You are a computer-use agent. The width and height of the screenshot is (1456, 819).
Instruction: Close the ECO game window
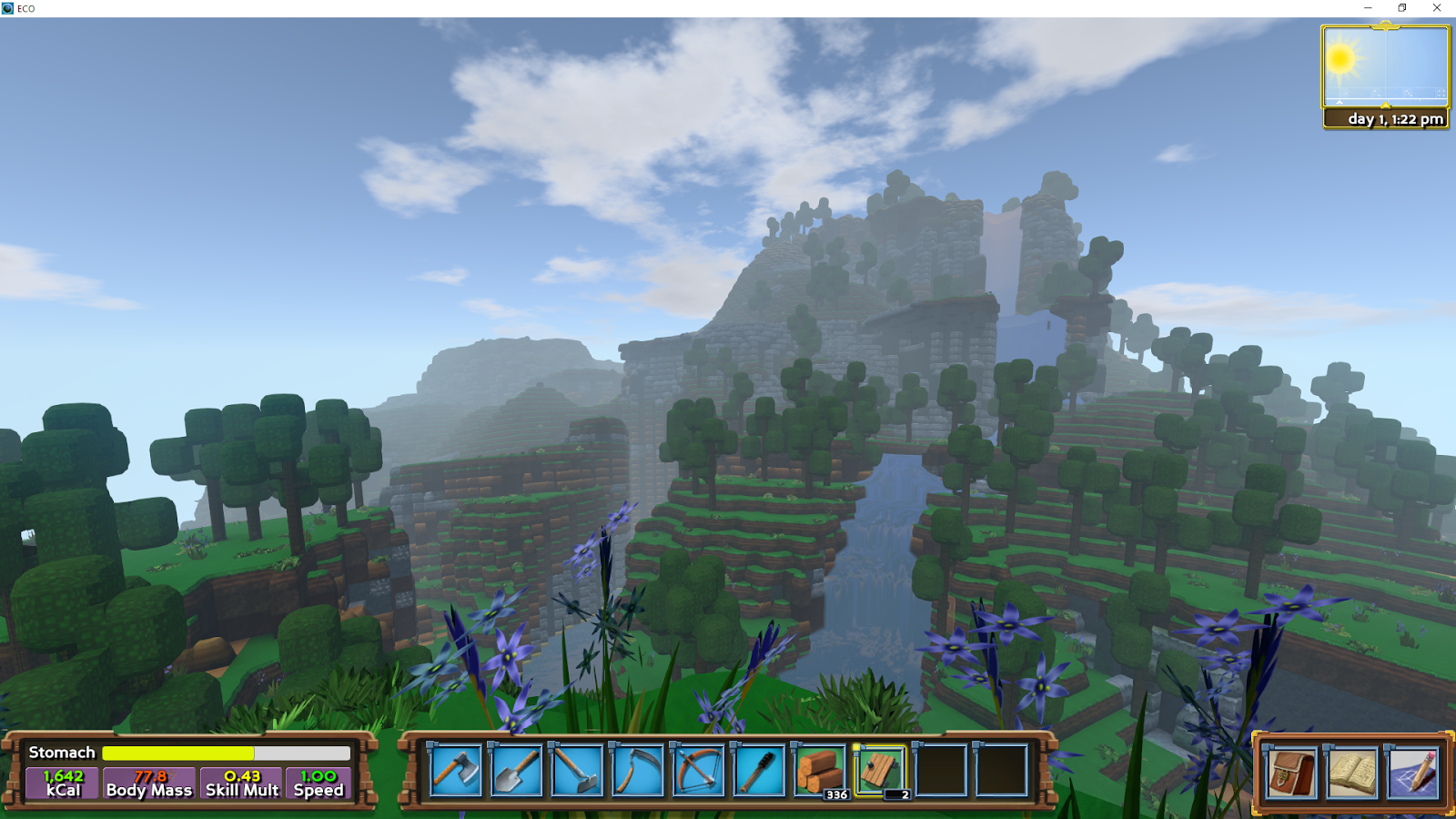pyautogui.click(x=1437, y=8)
